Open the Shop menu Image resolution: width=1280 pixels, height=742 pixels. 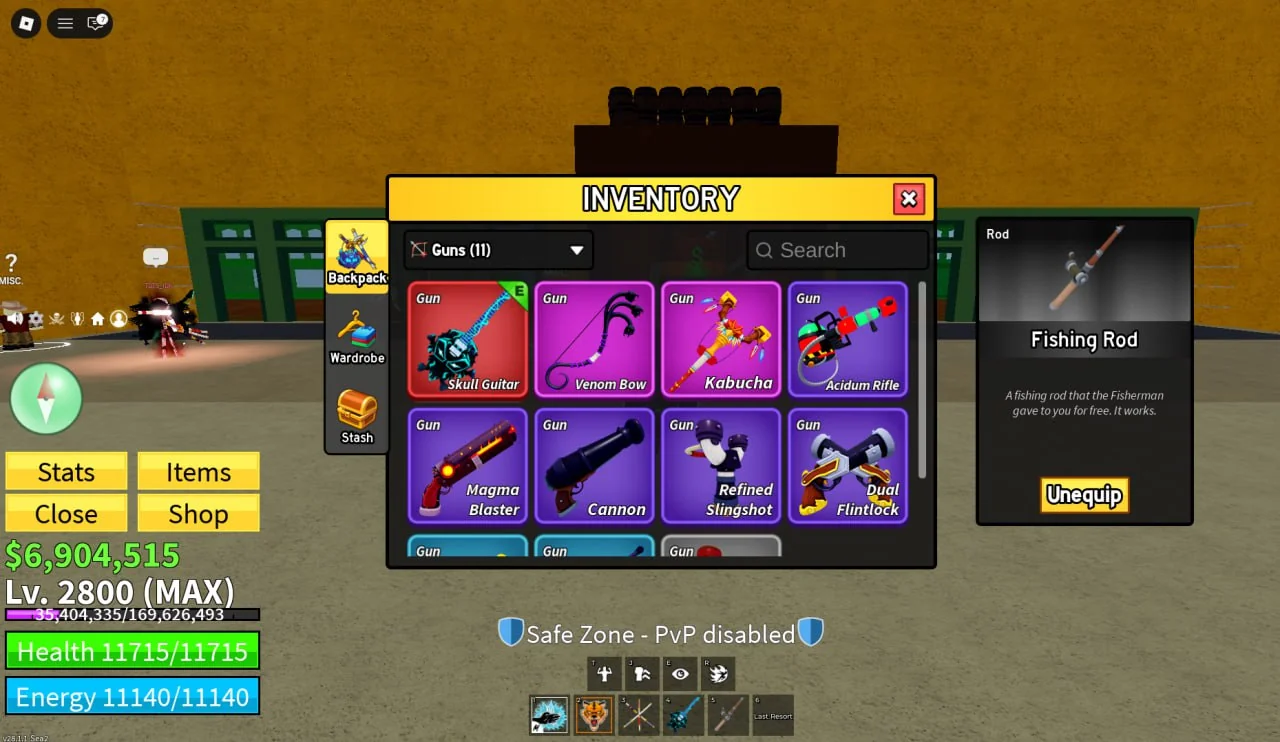198,513
